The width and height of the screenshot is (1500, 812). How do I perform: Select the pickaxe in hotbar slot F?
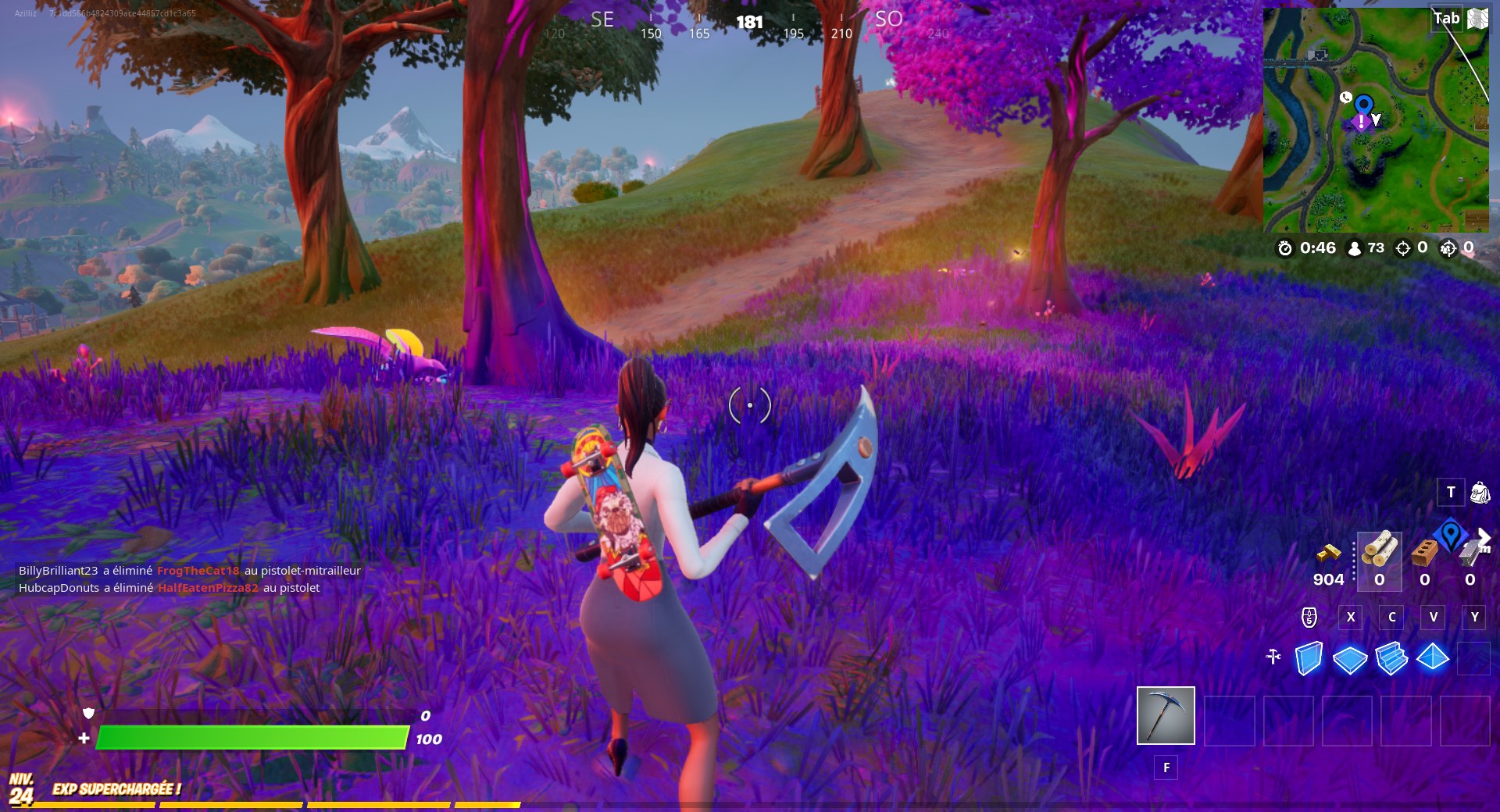point(1165,716)
